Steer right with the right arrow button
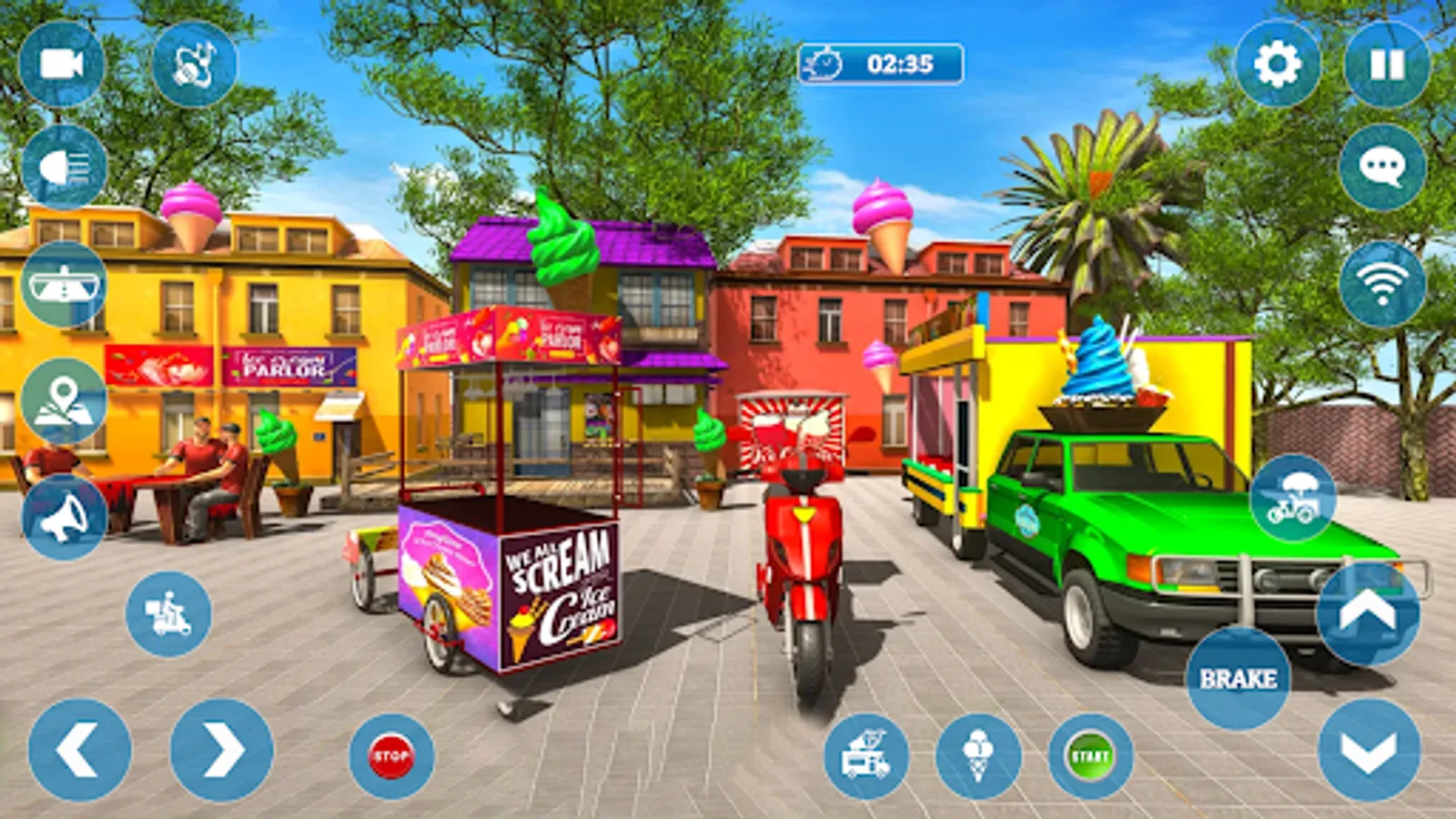The image size is (1456, 819). coord(222,751)
